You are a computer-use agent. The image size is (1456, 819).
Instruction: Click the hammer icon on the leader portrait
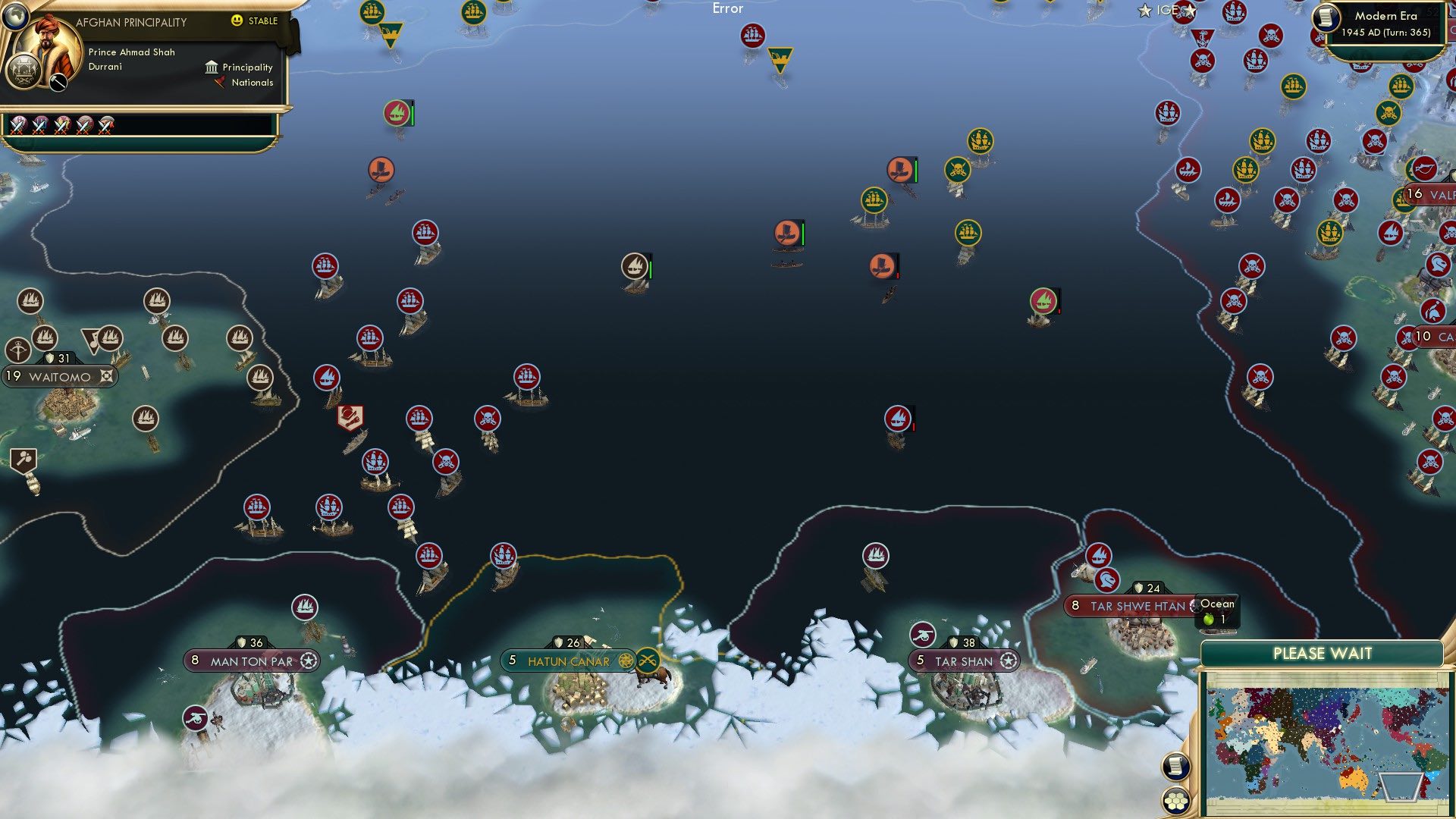coord(58,82)
